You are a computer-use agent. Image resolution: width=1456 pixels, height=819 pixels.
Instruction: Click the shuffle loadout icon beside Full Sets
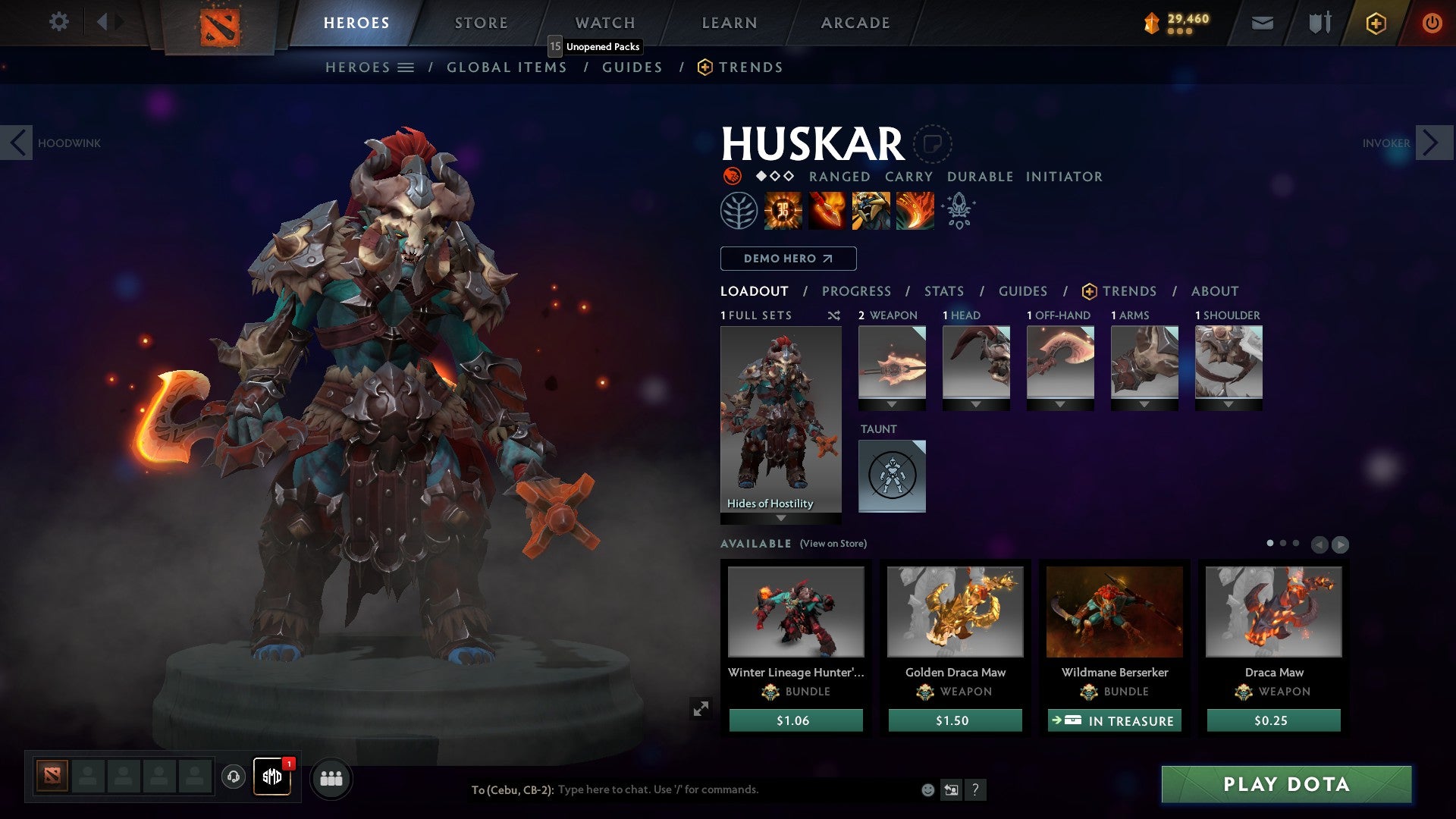[x=834, y=315]
